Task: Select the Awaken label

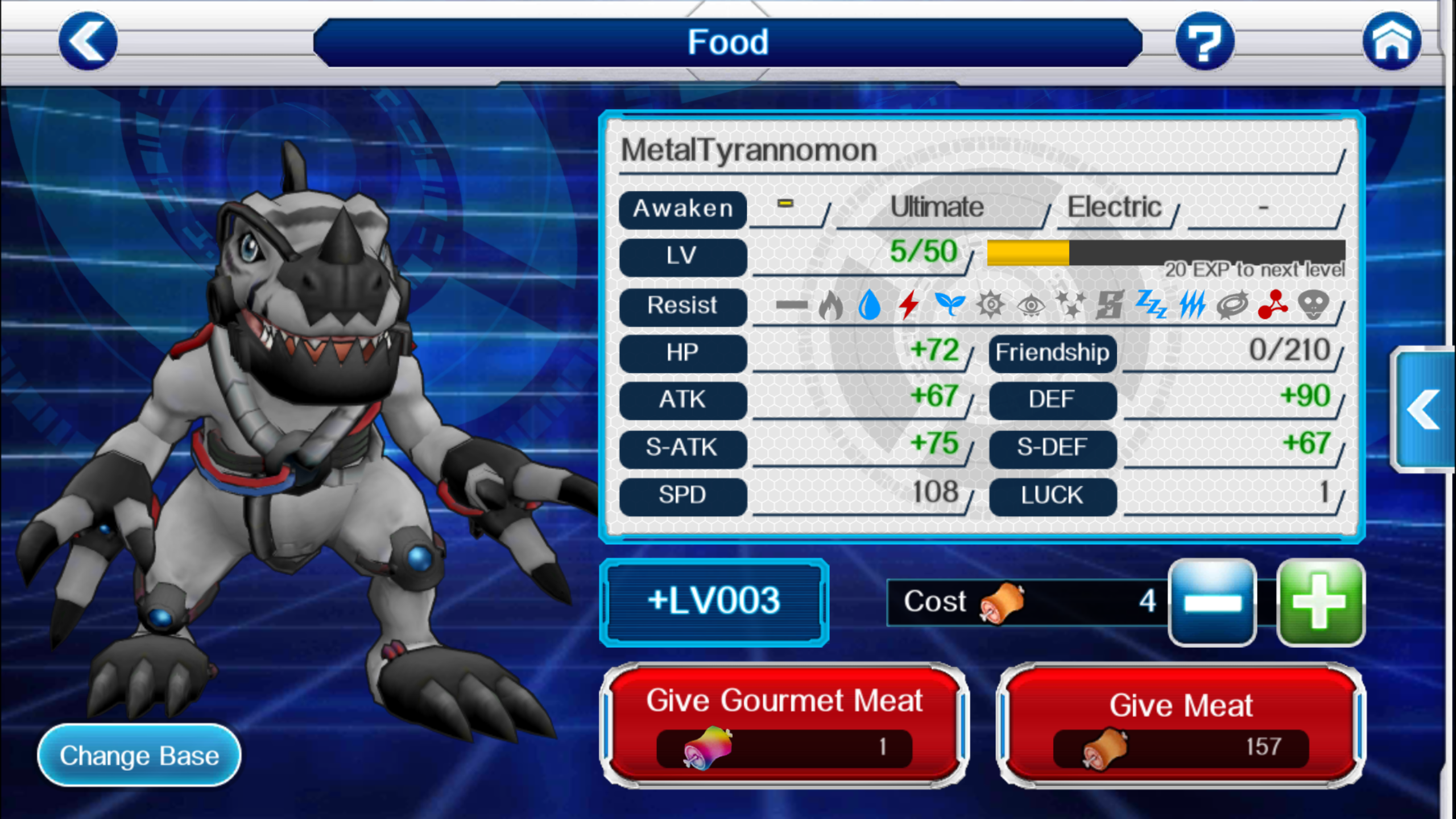Action: (x=682, y=209)
